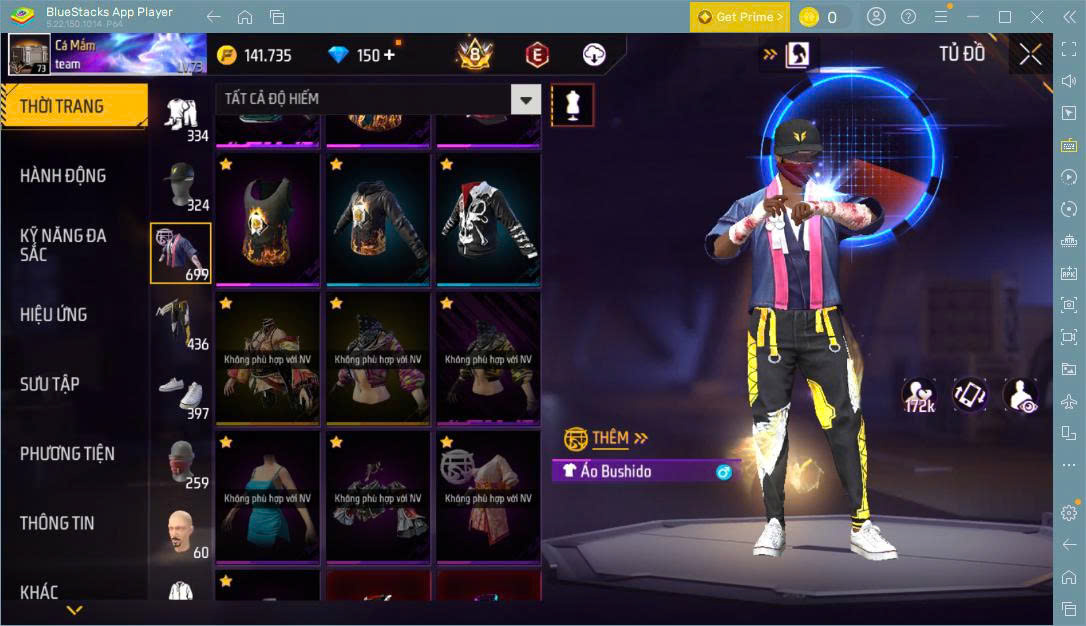Choose the white skull hoodie with Santa hat
This screenshot has height=626, width=1086.
pyautogui.click(x=488, y=218)
